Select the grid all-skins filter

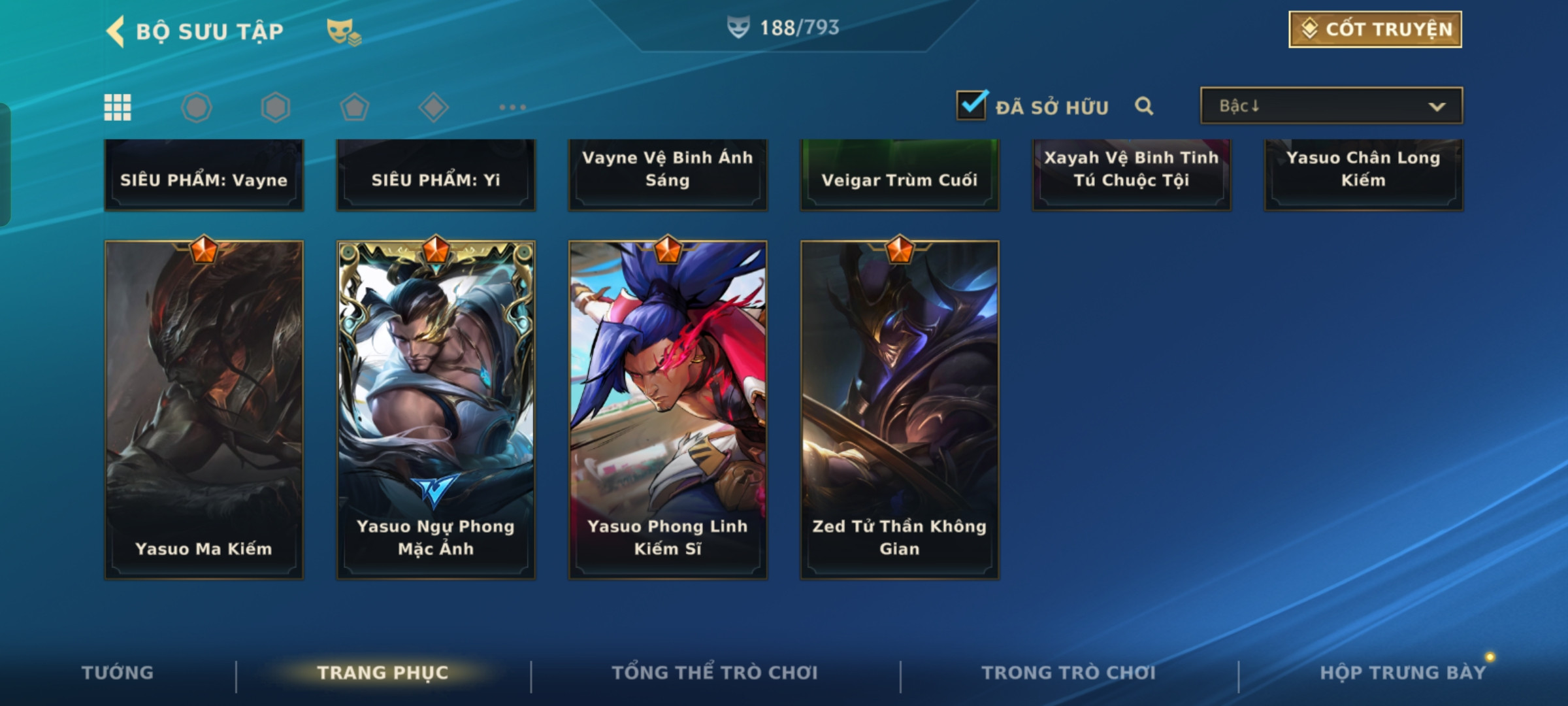(x=118, y=107)
